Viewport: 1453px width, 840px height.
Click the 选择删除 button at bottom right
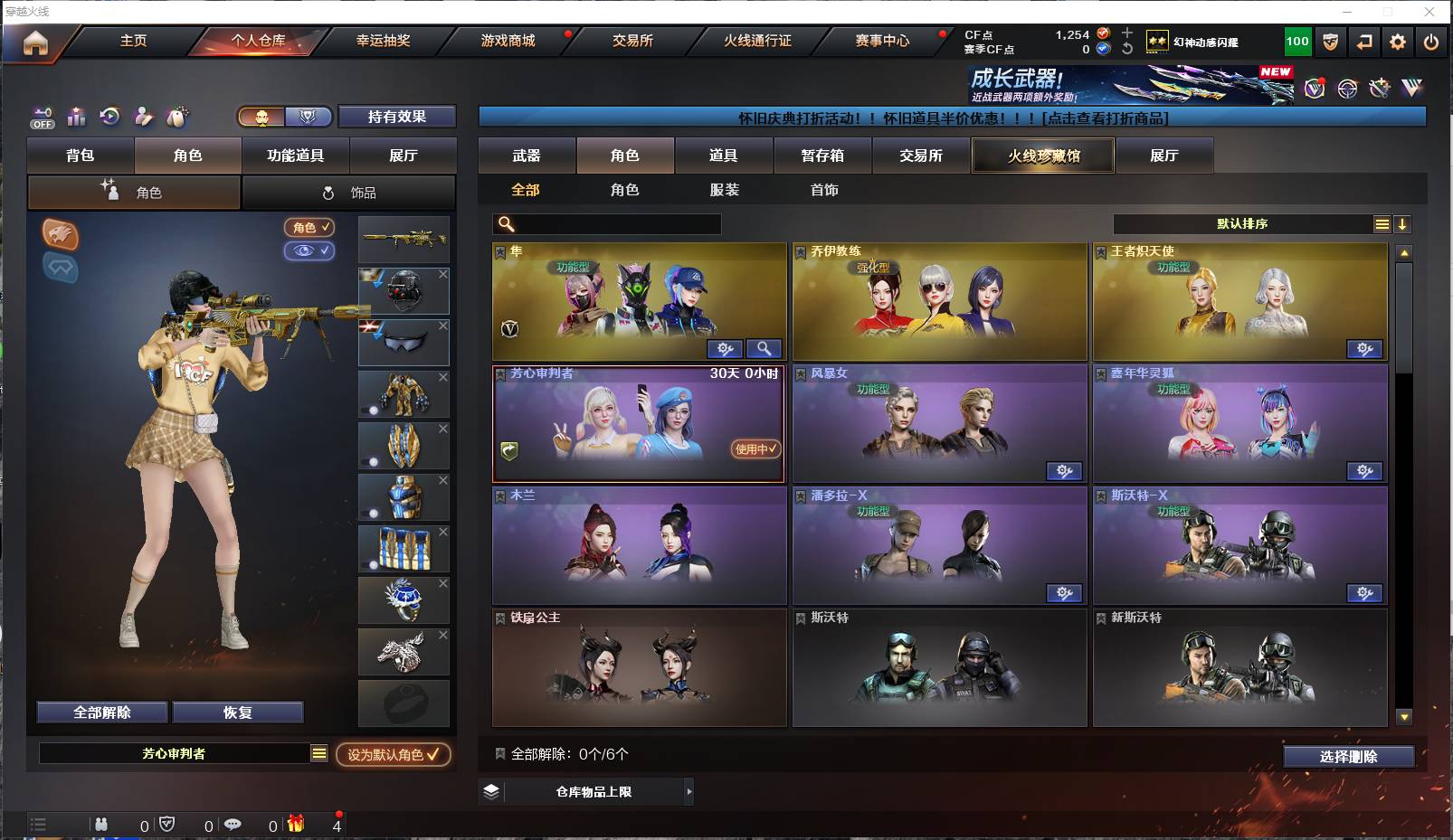(1351, 756)
